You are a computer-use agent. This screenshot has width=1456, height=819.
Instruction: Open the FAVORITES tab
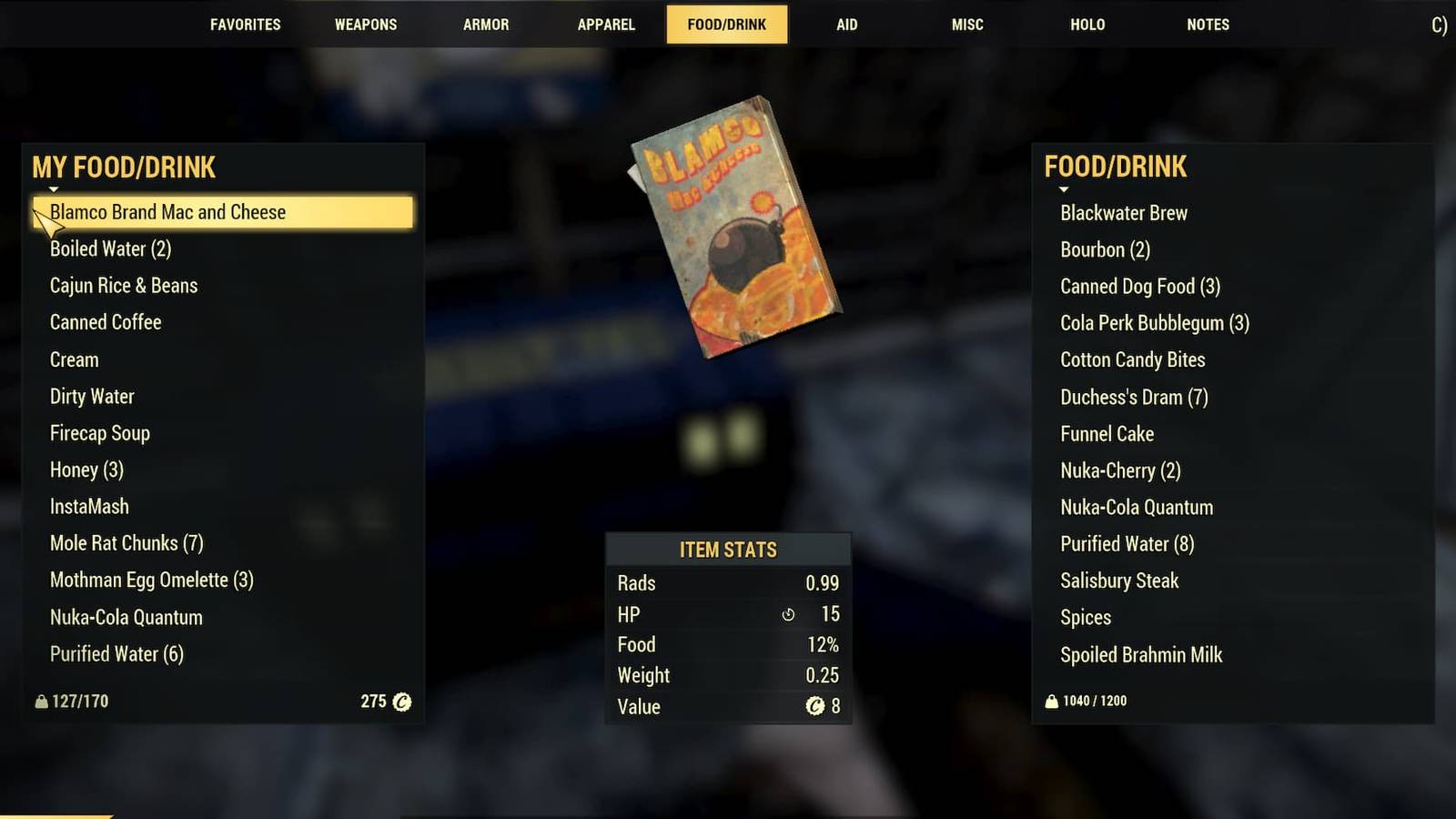click(245, 25)
